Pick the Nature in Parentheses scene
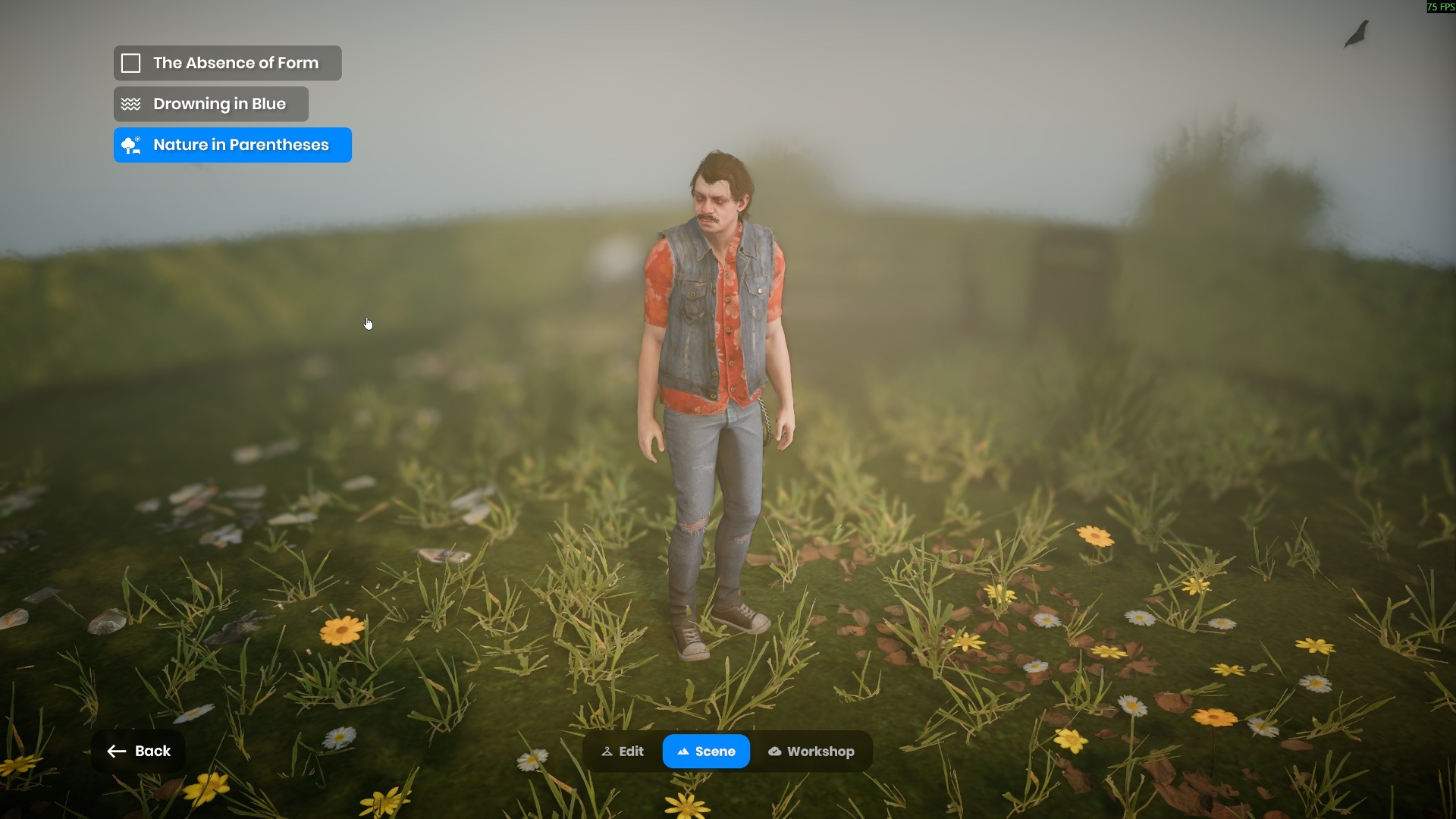The image size is (1456, 819). pyautogui.click(x=232, y=145)
